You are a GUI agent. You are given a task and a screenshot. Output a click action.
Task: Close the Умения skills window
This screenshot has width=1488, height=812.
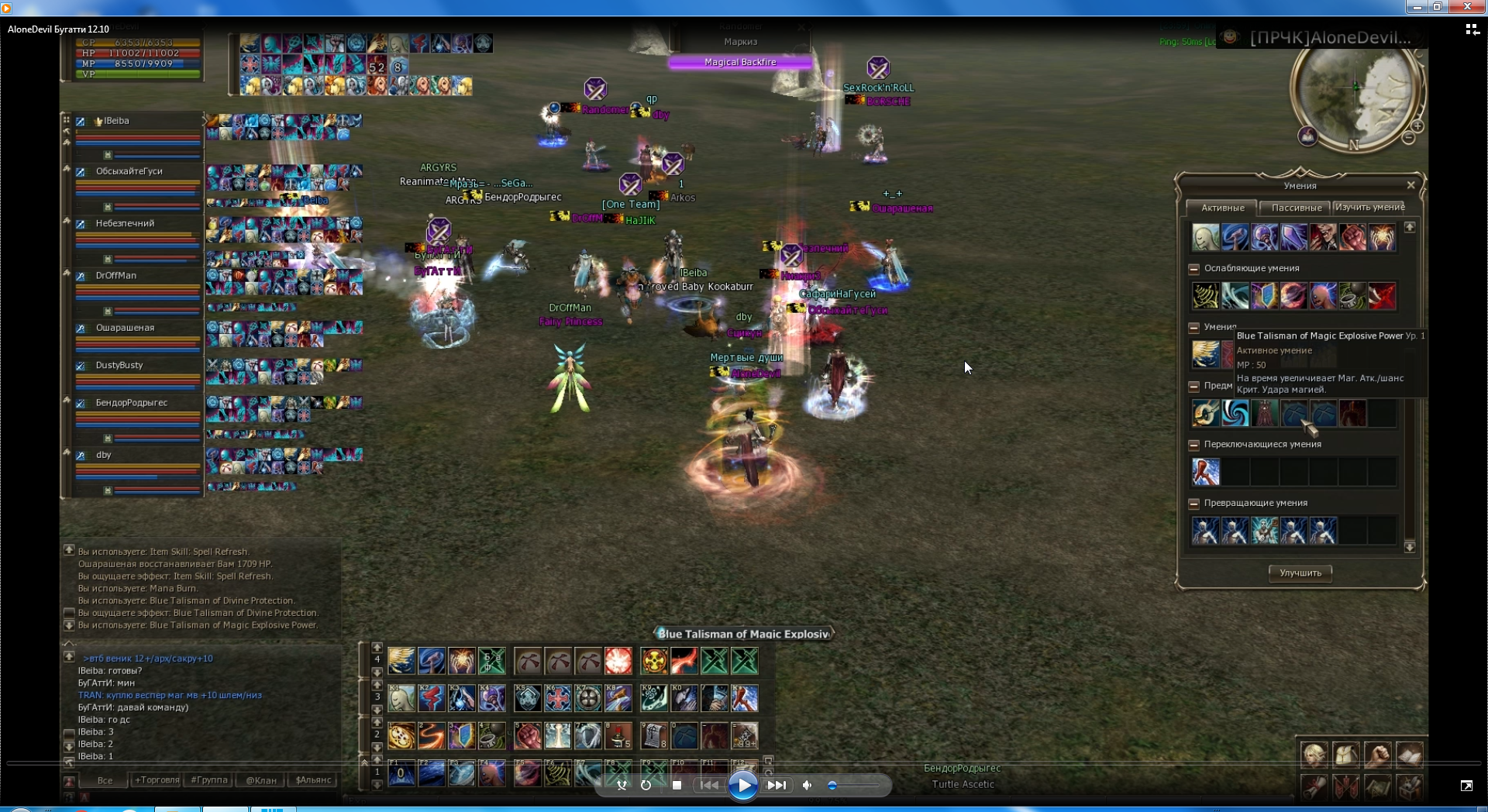tap(1410, 185)
